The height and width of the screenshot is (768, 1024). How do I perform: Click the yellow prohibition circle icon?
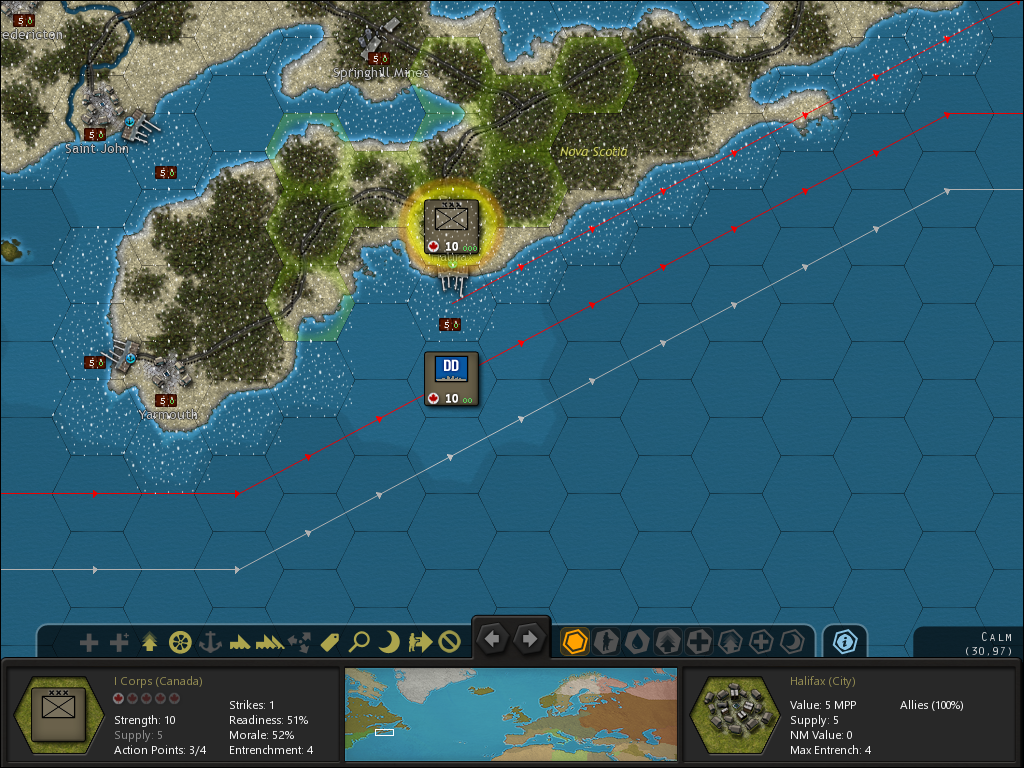pos(450,642)
